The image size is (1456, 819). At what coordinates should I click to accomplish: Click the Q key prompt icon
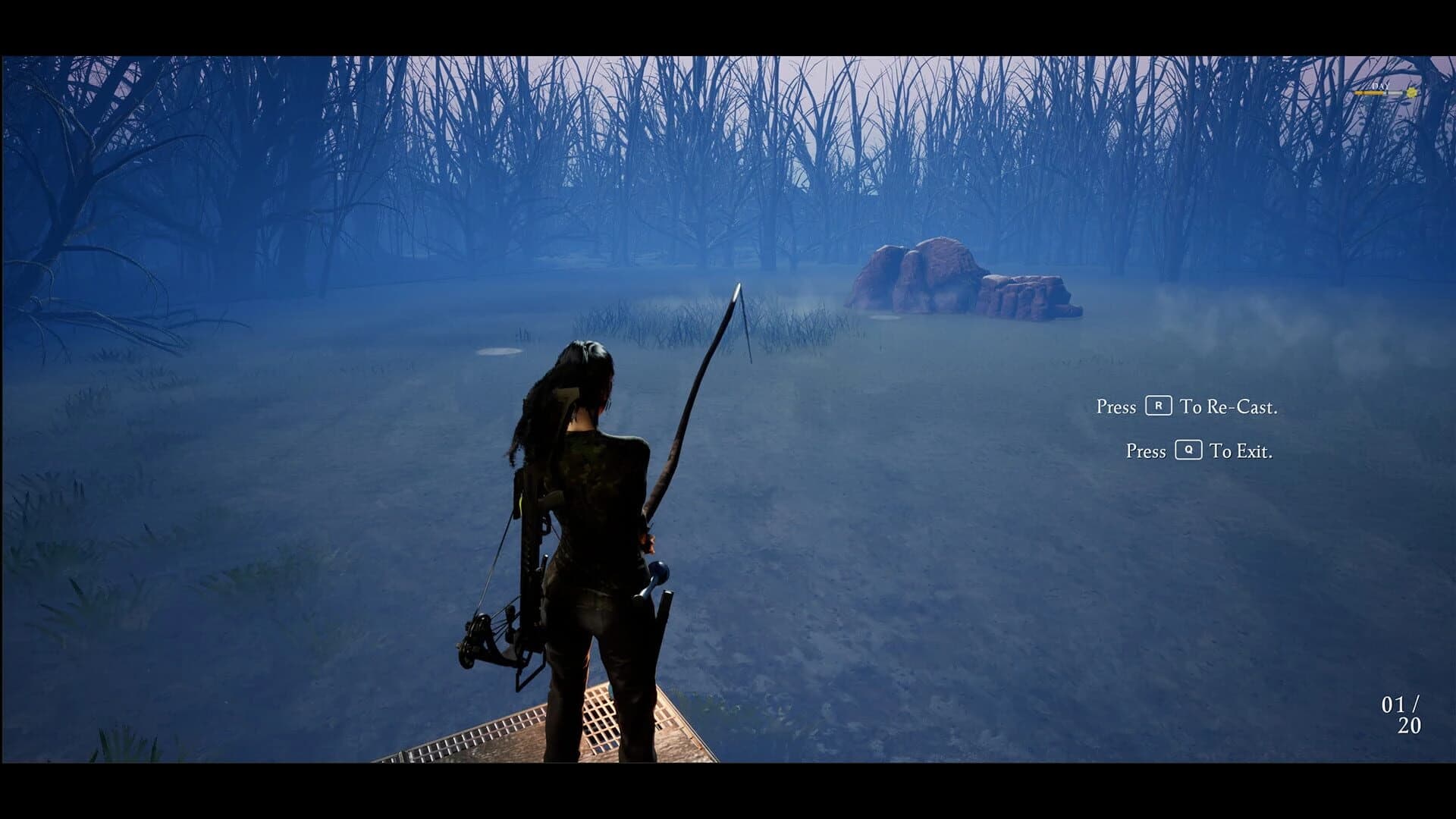pos(1188,450)
